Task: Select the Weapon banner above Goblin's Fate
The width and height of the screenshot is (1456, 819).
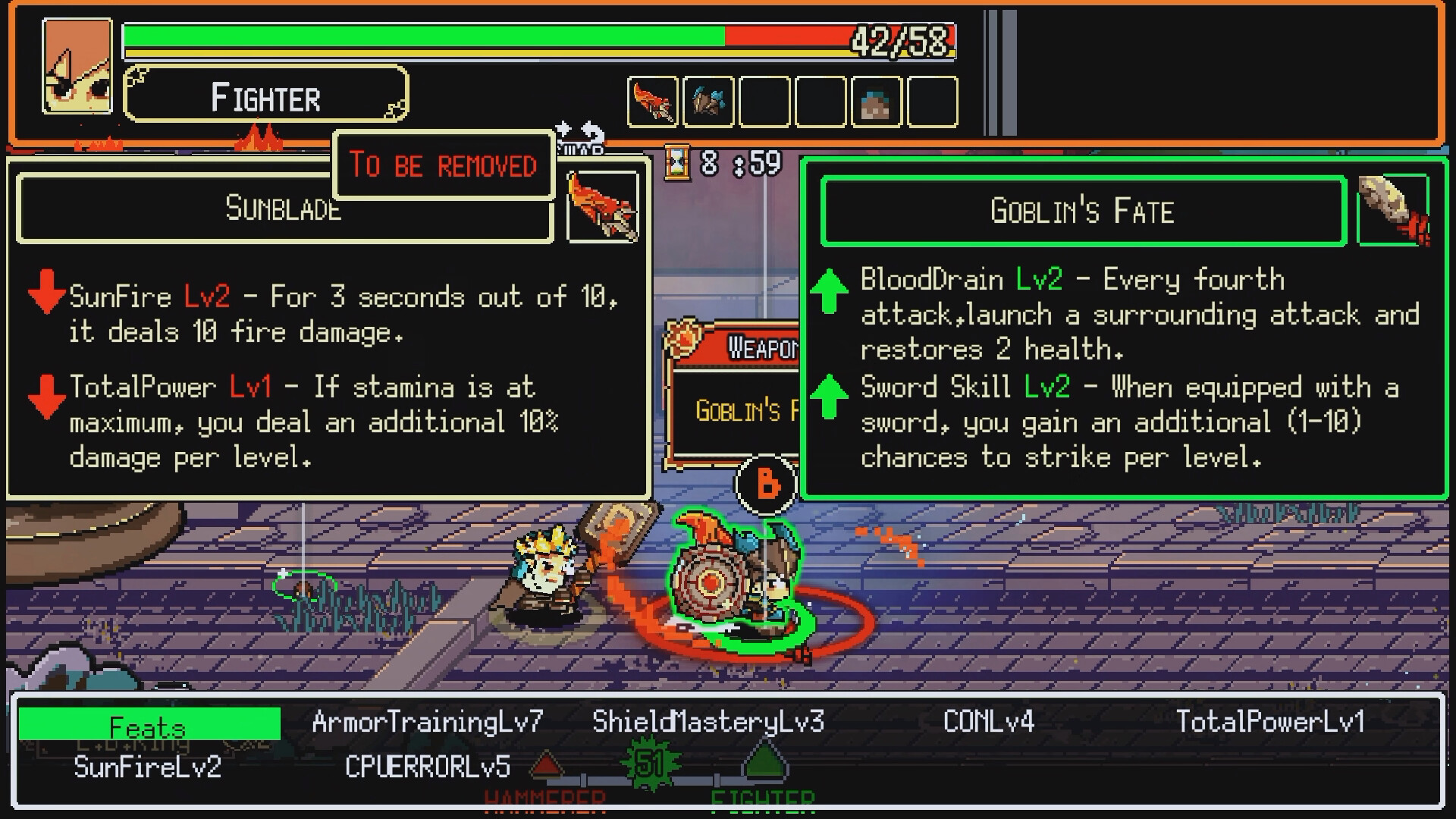Action: point(758,347)
